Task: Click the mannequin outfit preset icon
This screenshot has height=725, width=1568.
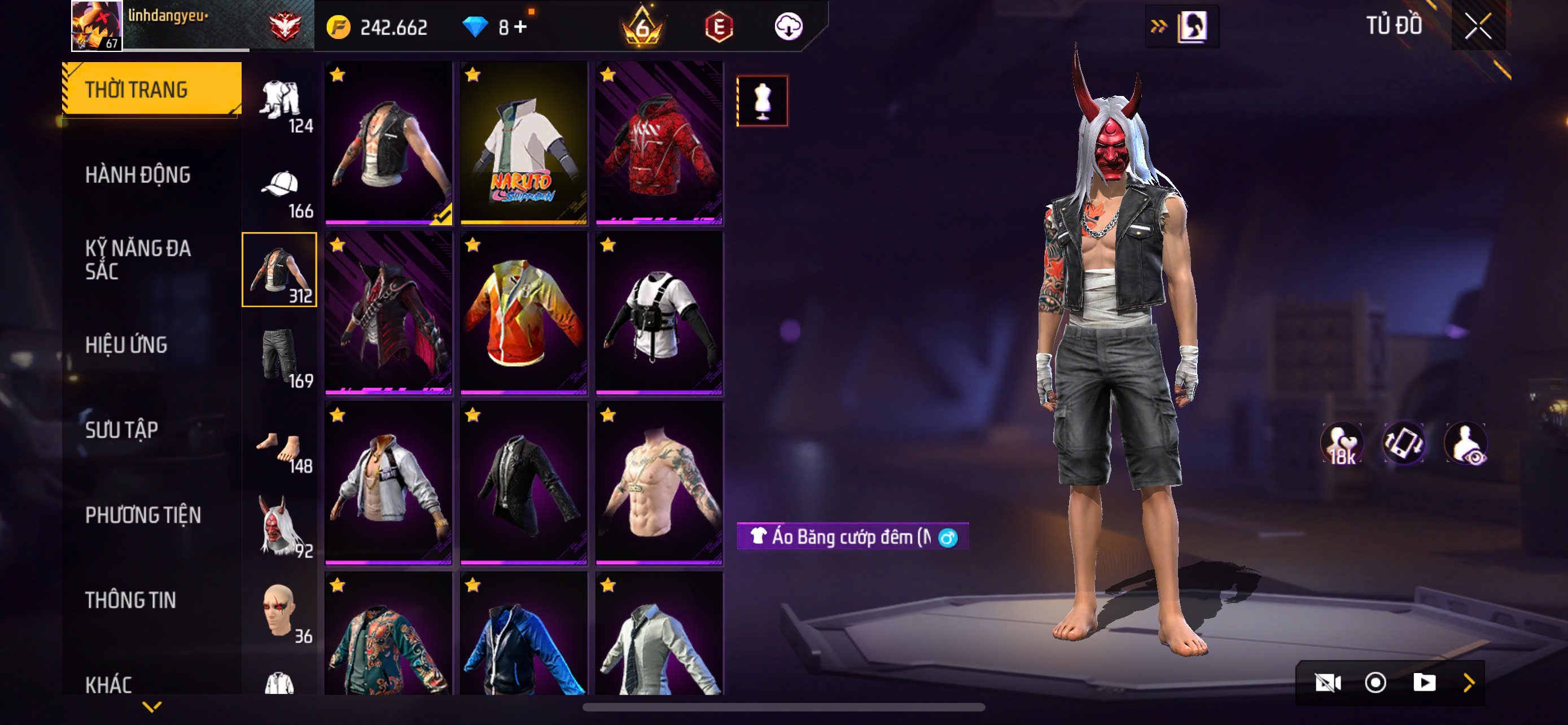Action: point(762,101)
